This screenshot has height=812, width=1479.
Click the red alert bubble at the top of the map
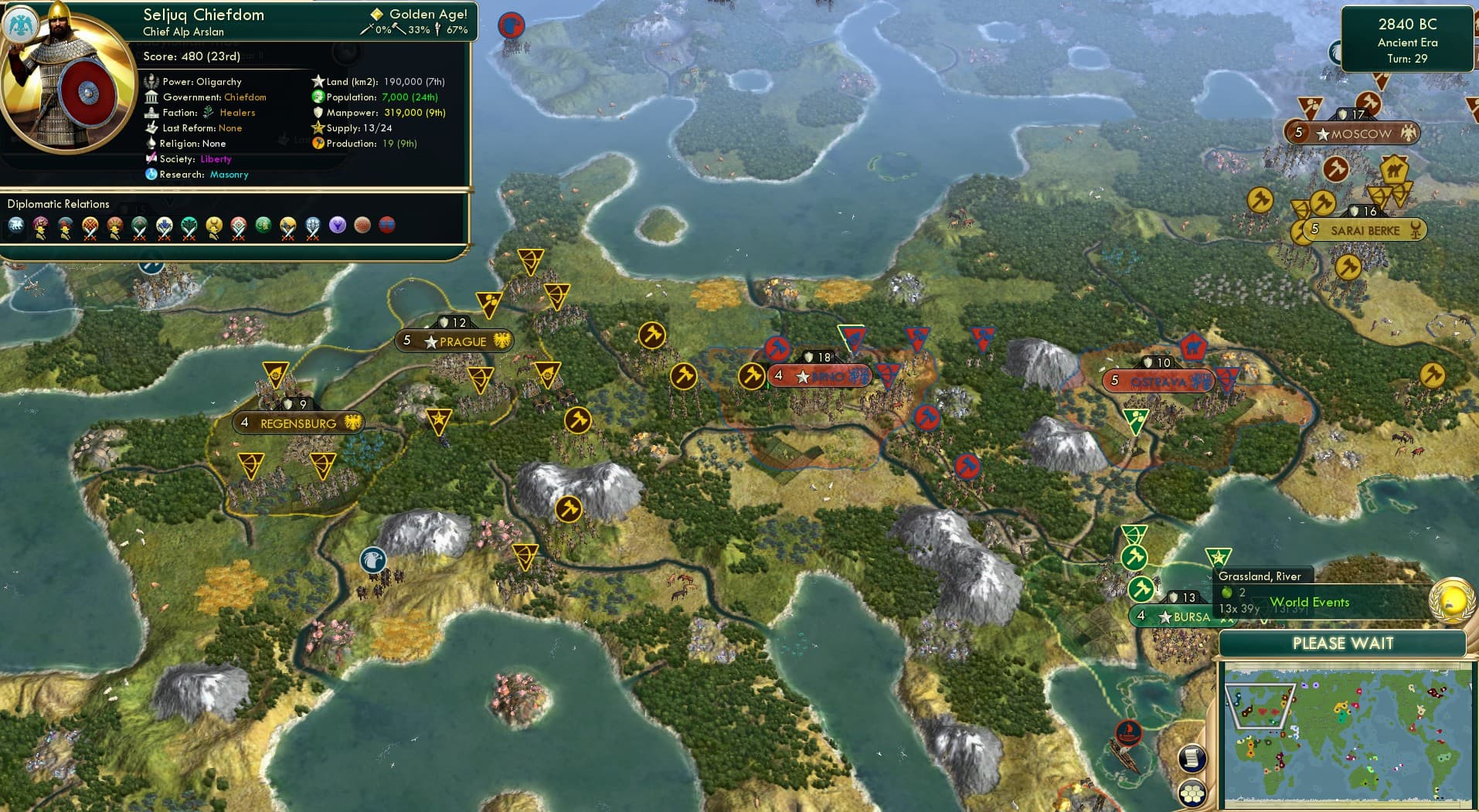511,25
